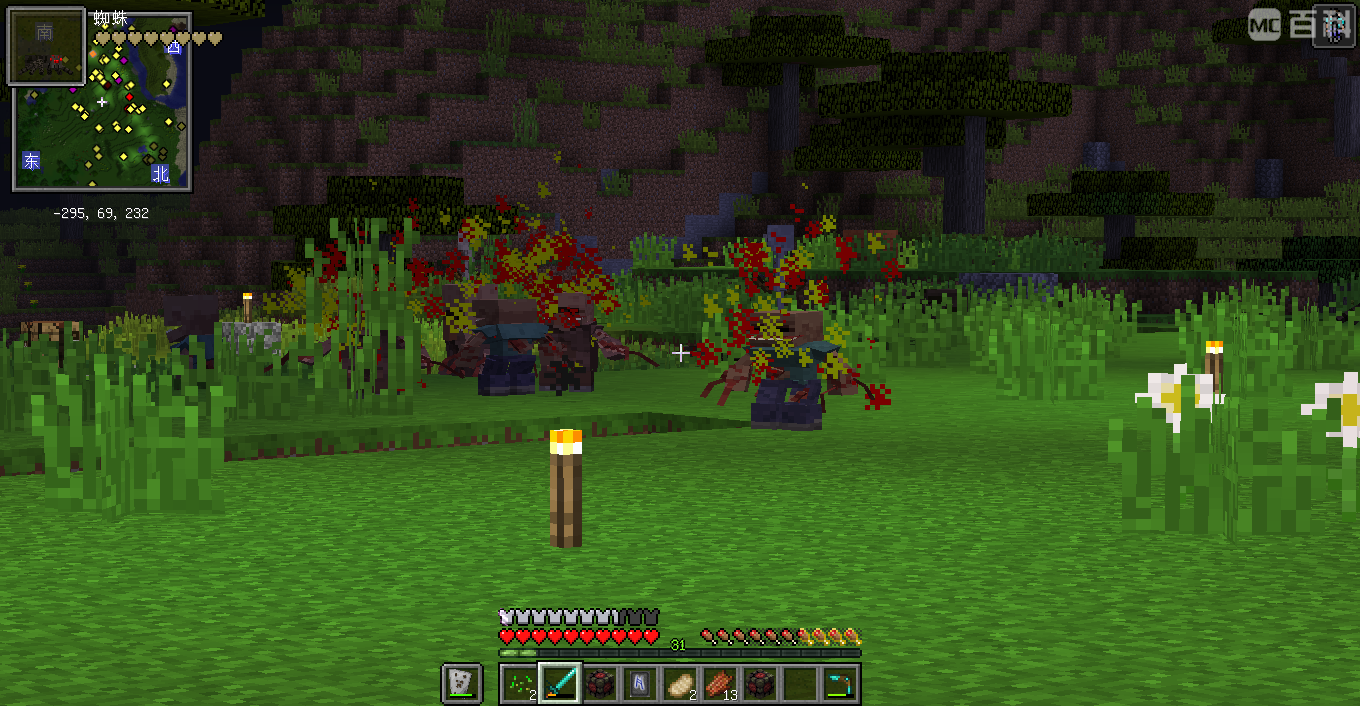Select the pale bread-like item slot
The height and width of the screenshot is (706, 1360).
(x=680, y=683)
